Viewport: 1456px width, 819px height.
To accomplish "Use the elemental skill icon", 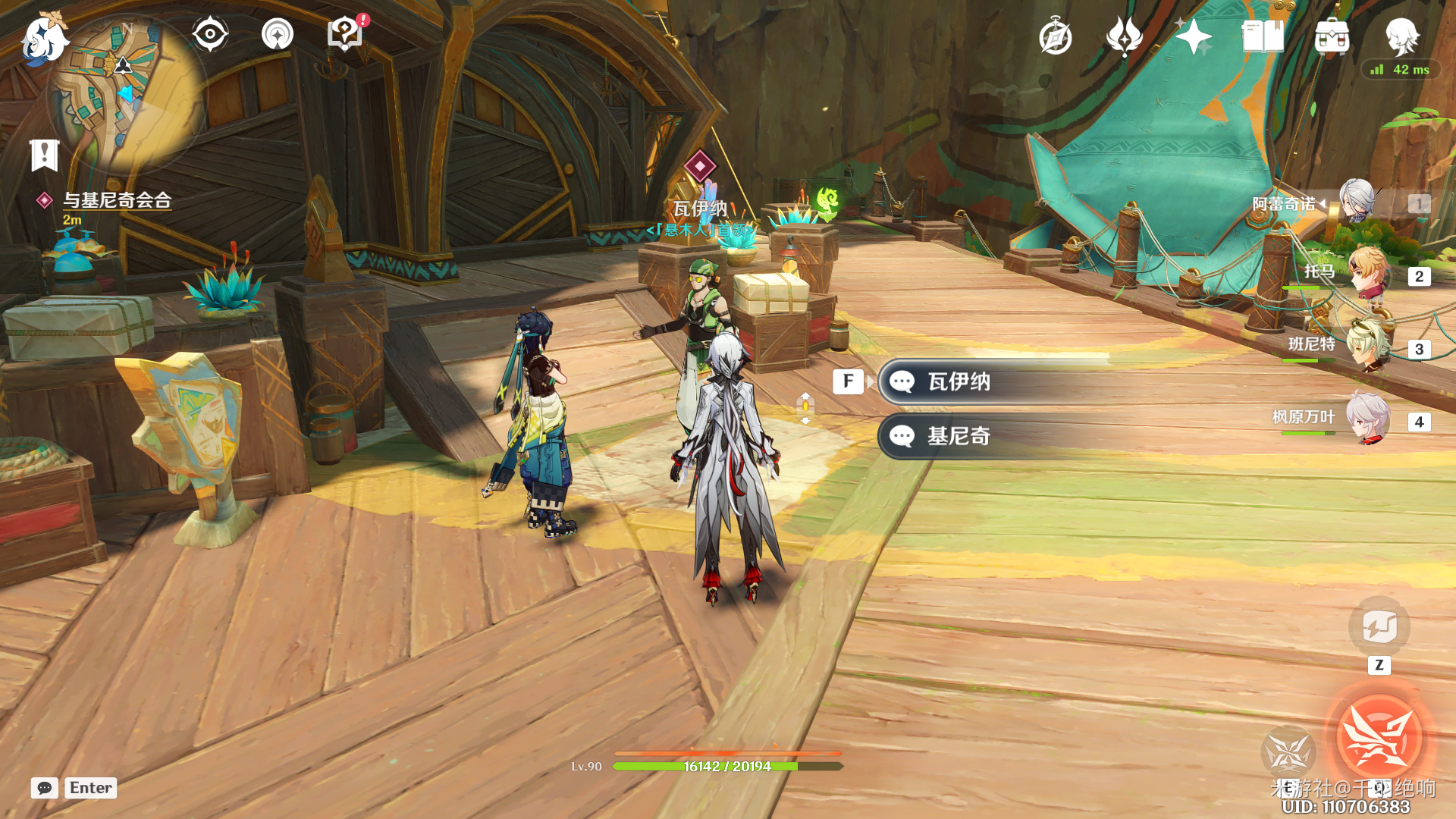I will 1288,752.
